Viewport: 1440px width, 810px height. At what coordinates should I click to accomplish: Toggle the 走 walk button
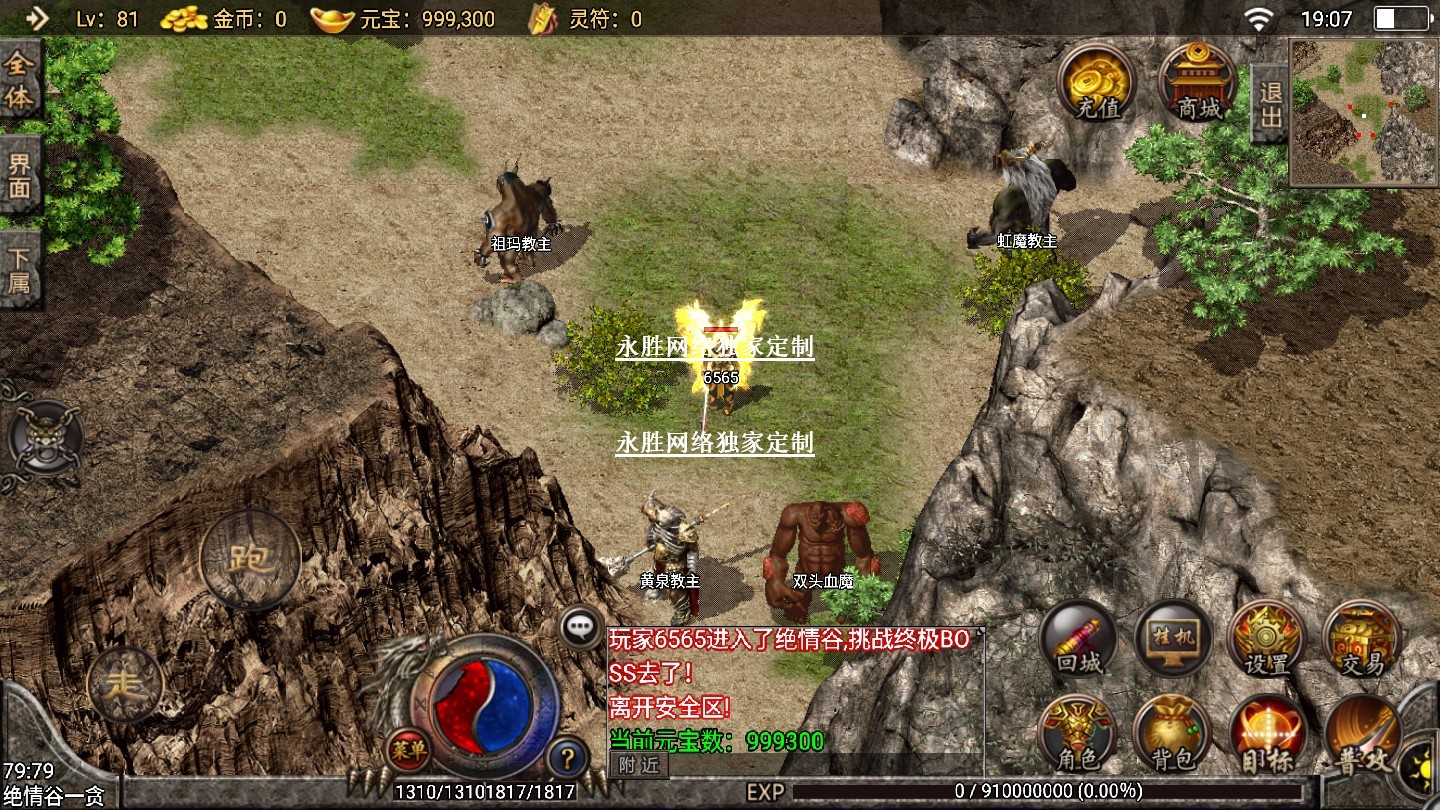click(125, 684)
